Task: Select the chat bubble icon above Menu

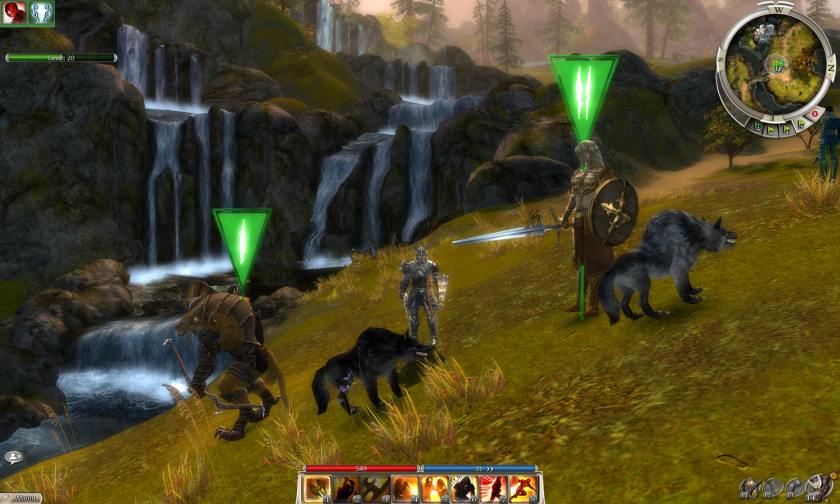Action: click(14, 456)
